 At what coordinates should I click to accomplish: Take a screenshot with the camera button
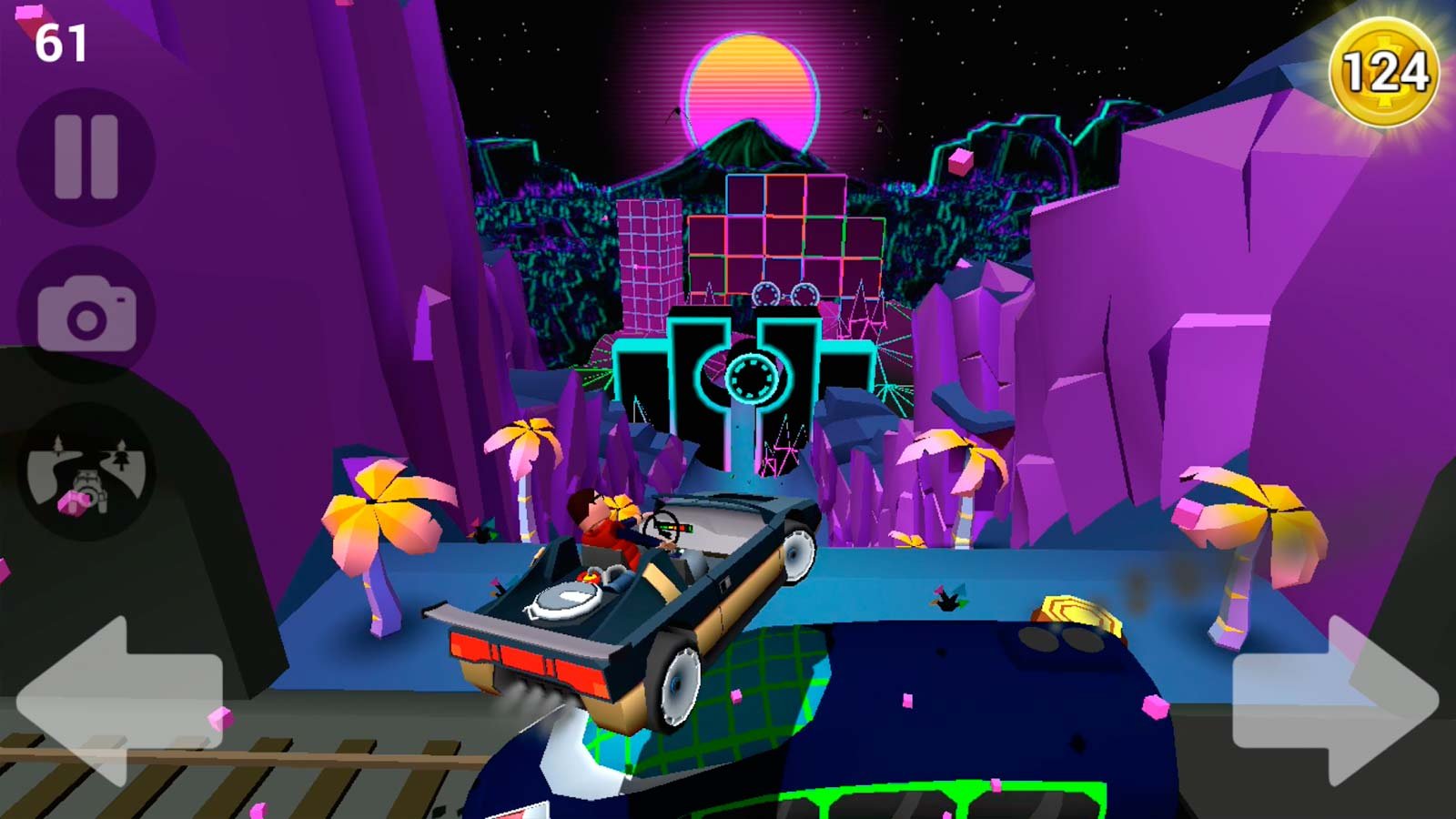tap(86, 315)
